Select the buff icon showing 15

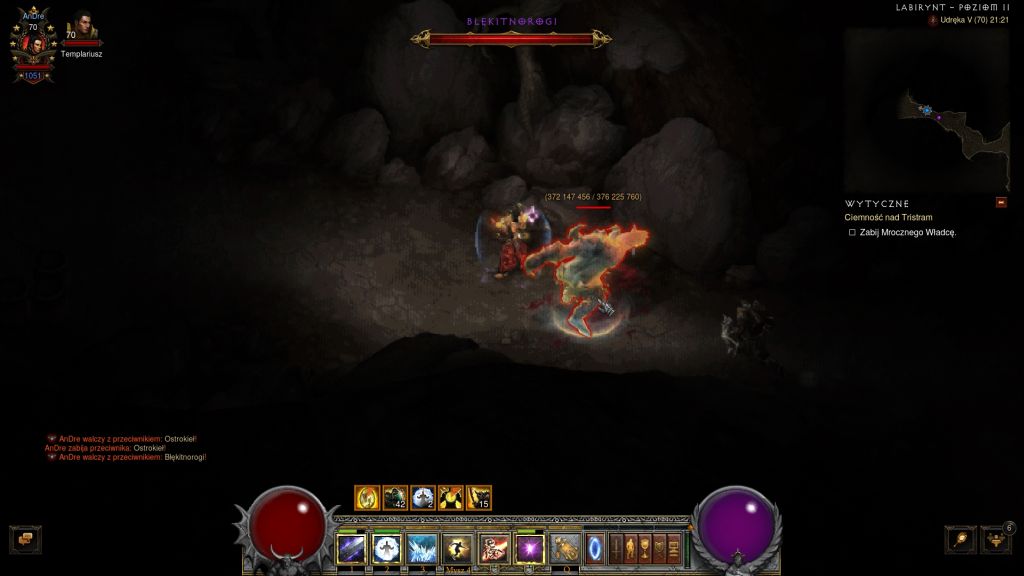click(x=479, y=497)
